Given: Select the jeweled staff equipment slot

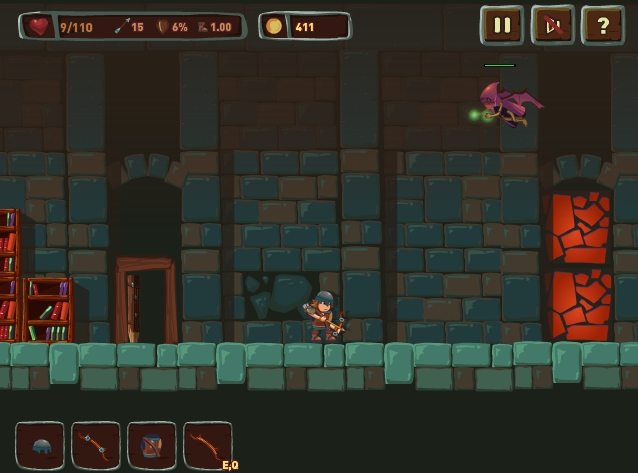Looking at the screenshot, I should (96, 446).
